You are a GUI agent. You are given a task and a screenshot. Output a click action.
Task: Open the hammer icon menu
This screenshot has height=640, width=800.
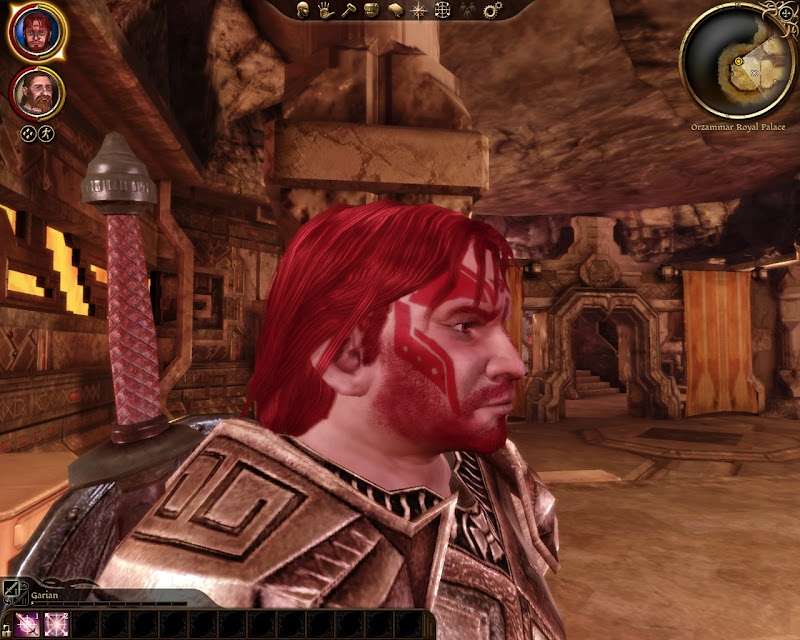click(x=347, y=9)
